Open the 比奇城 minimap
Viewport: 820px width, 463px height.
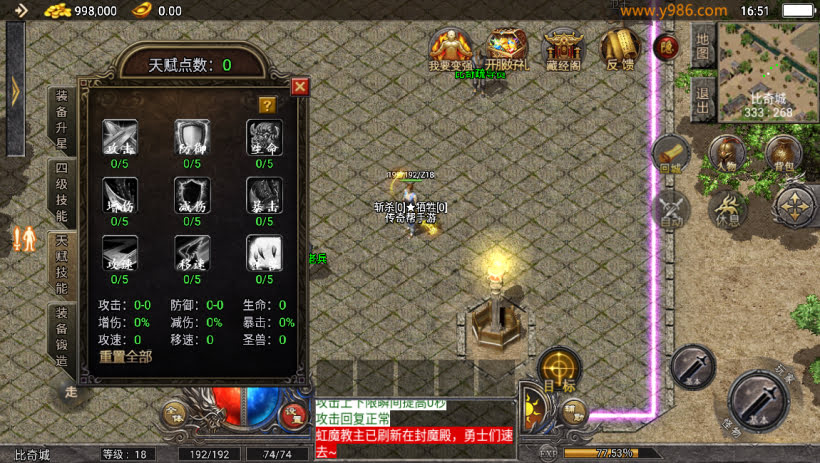click(771, 70)
